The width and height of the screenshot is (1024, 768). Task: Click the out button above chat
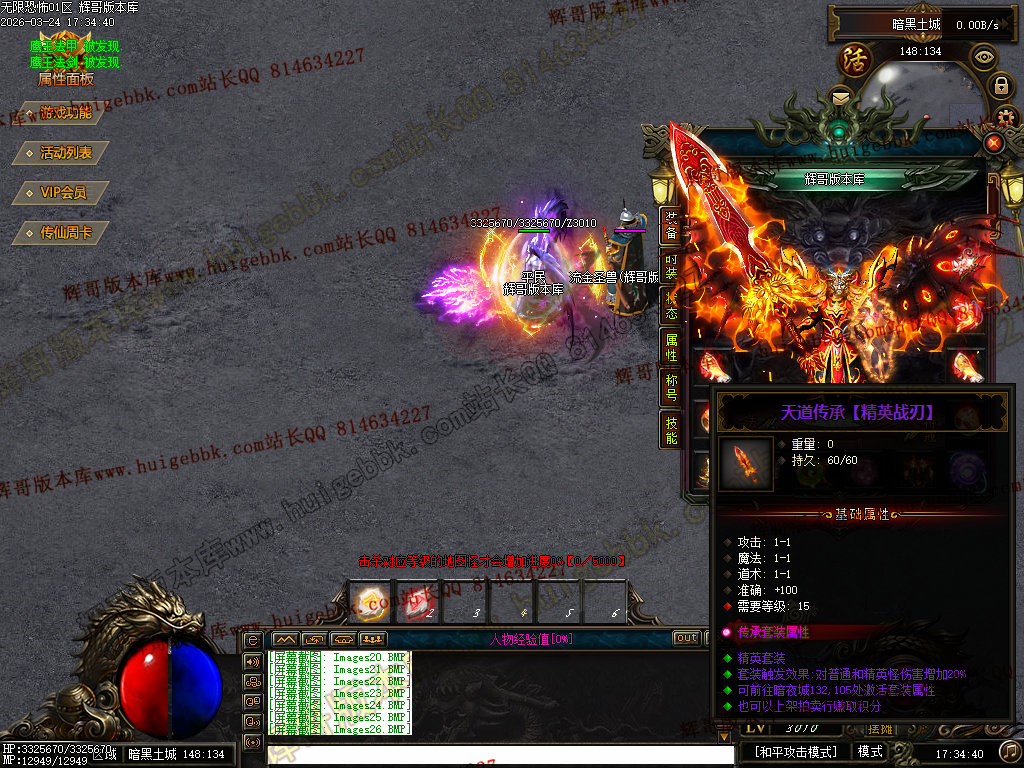point(686,638)
